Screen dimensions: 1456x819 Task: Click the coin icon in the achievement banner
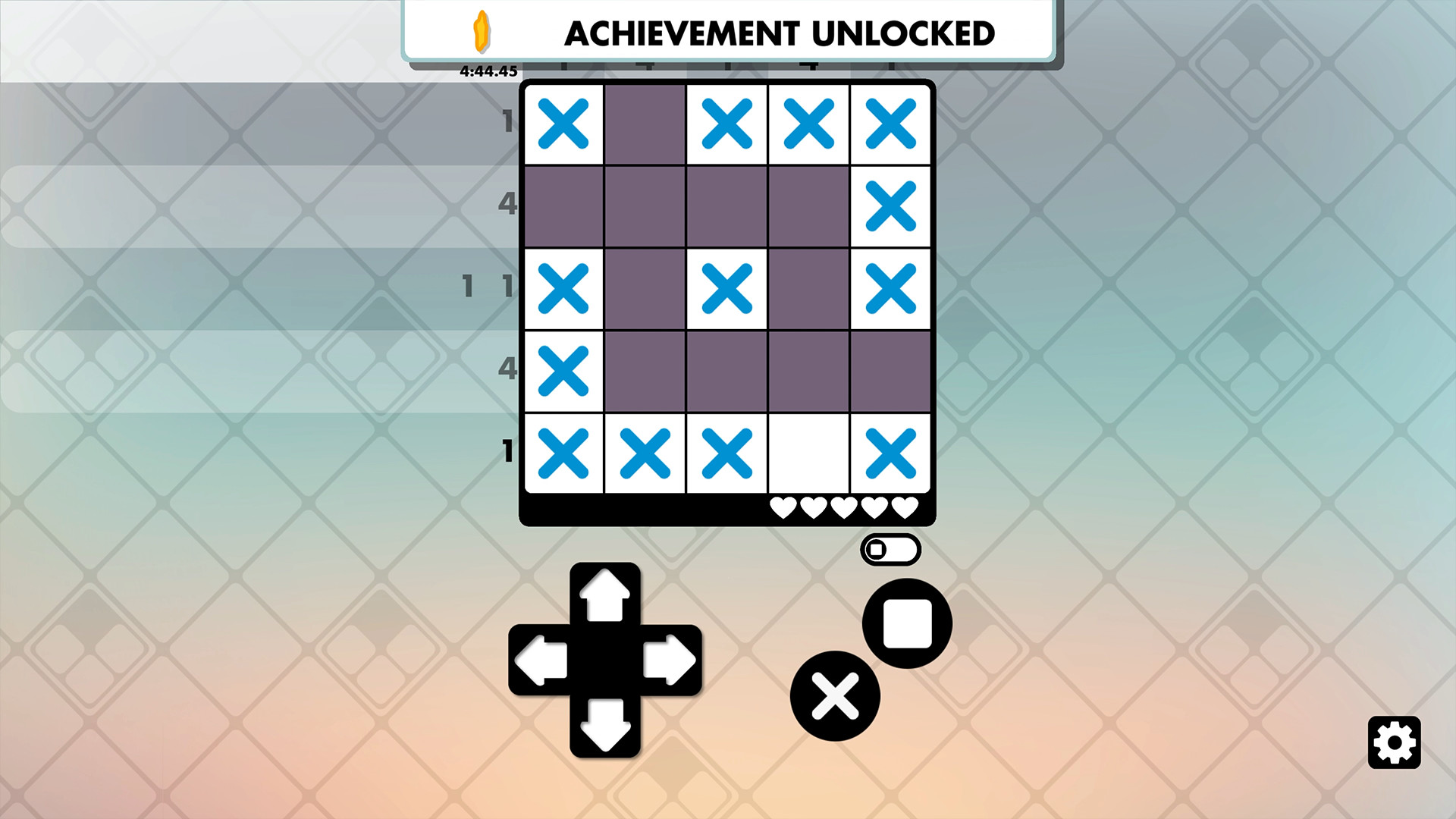pos(483,33)
